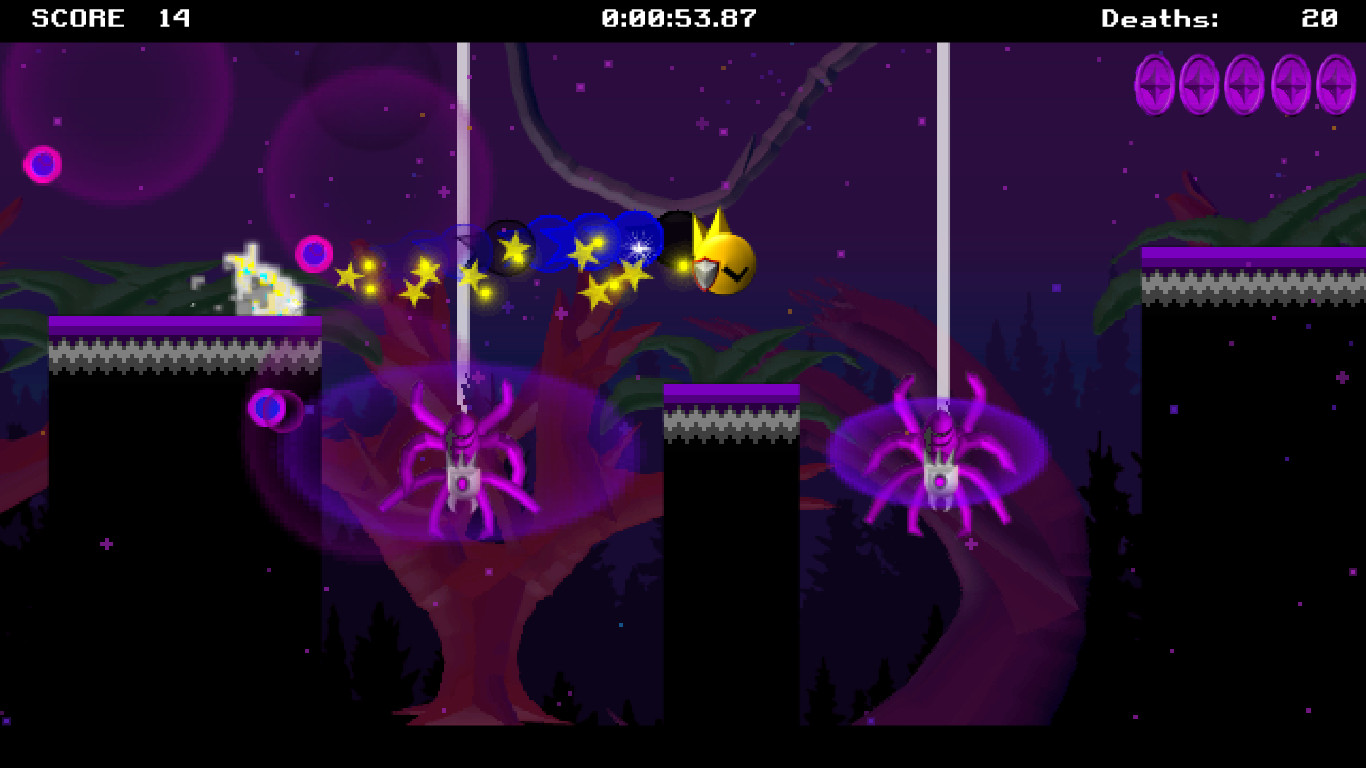1366x768 pixels.
Task: Toggle the purple orb below the left platform edge
Action: [x=270, y=407]
